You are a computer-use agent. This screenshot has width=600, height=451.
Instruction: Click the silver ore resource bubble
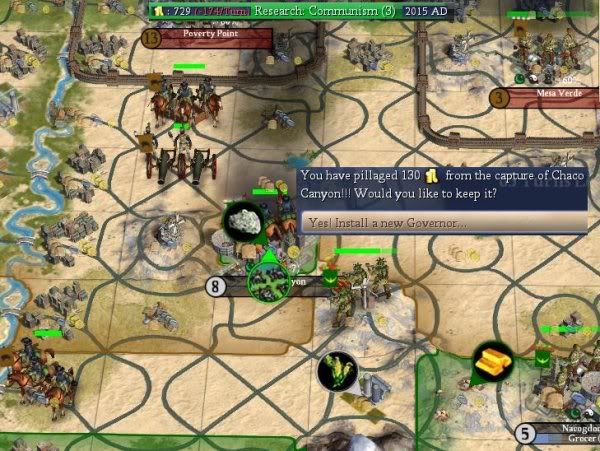(241, 221)
